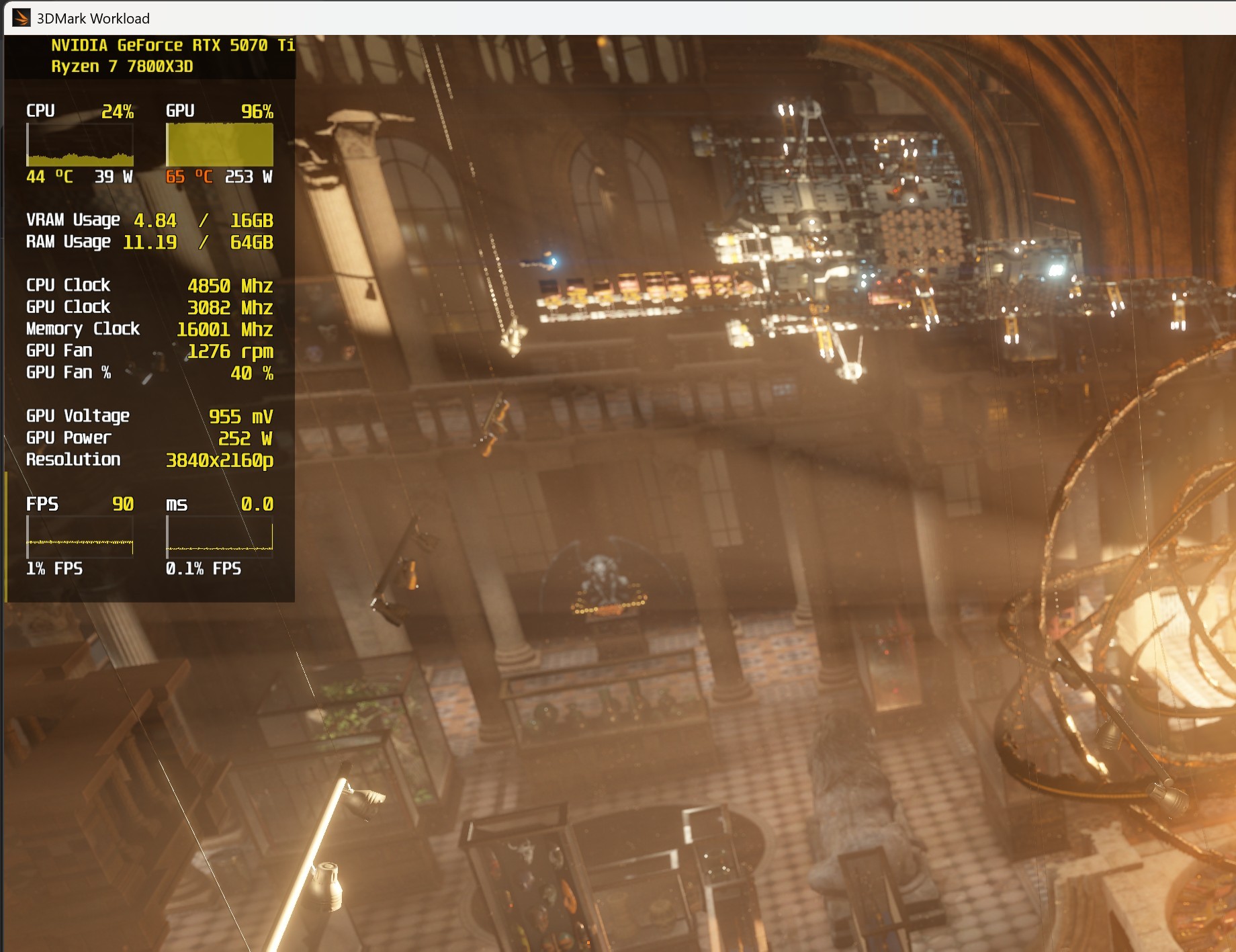
Task: Select the GPU usage graph
Action: point(220,146)
